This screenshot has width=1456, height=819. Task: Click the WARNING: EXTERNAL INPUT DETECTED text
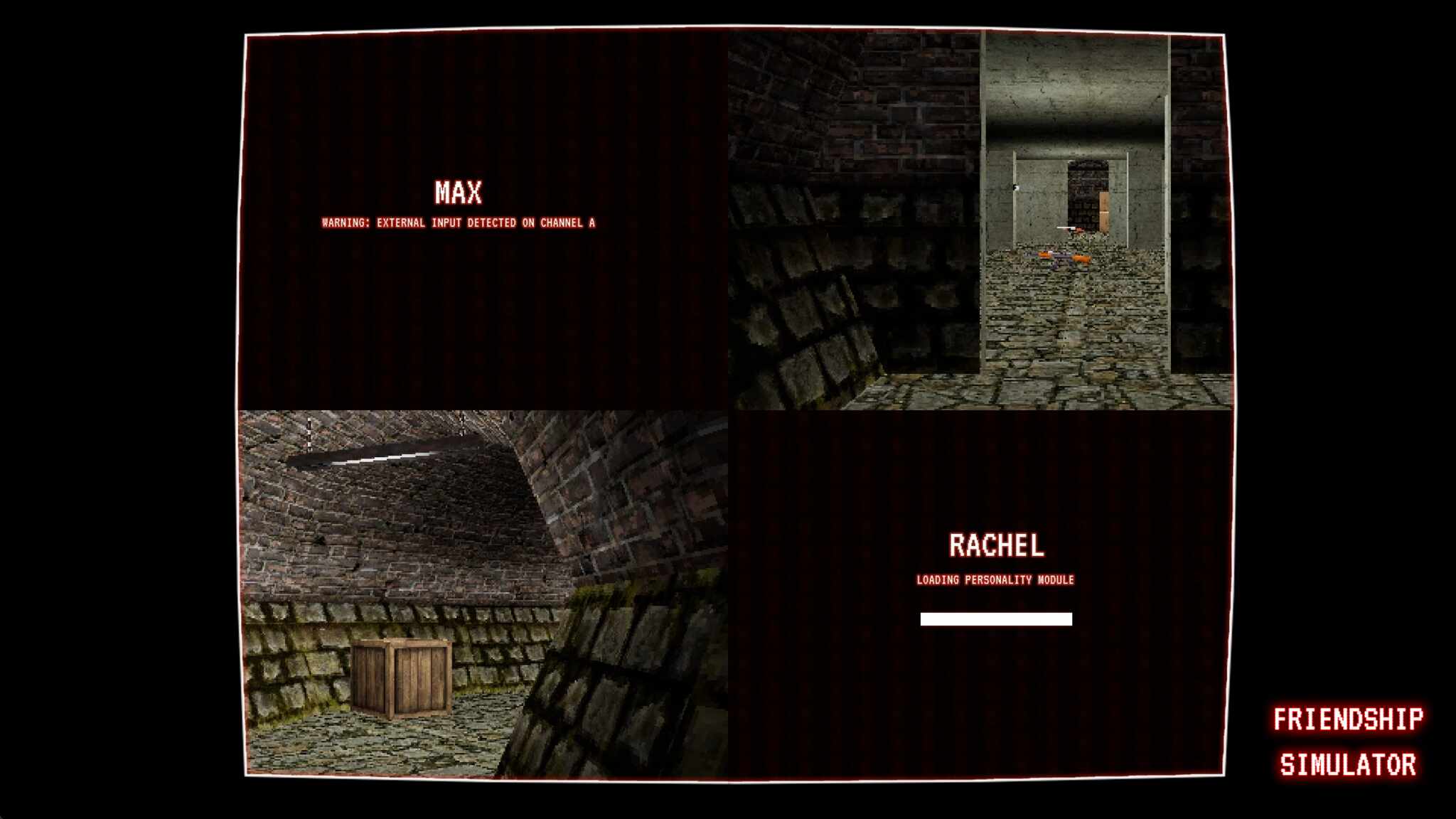coord(460,223)
